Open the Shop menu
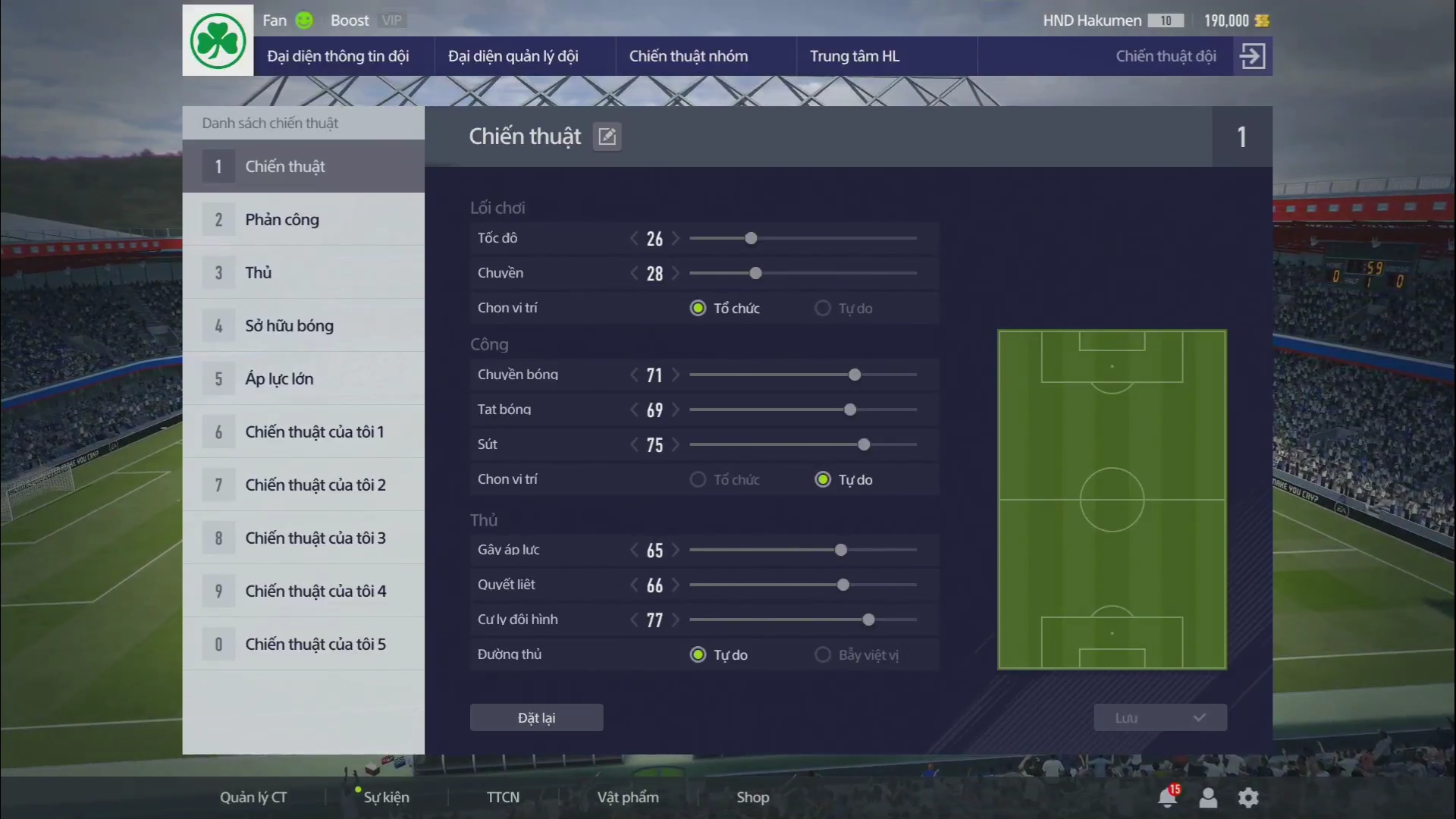Screen dimensions: 1456x819 coord(752,797)
